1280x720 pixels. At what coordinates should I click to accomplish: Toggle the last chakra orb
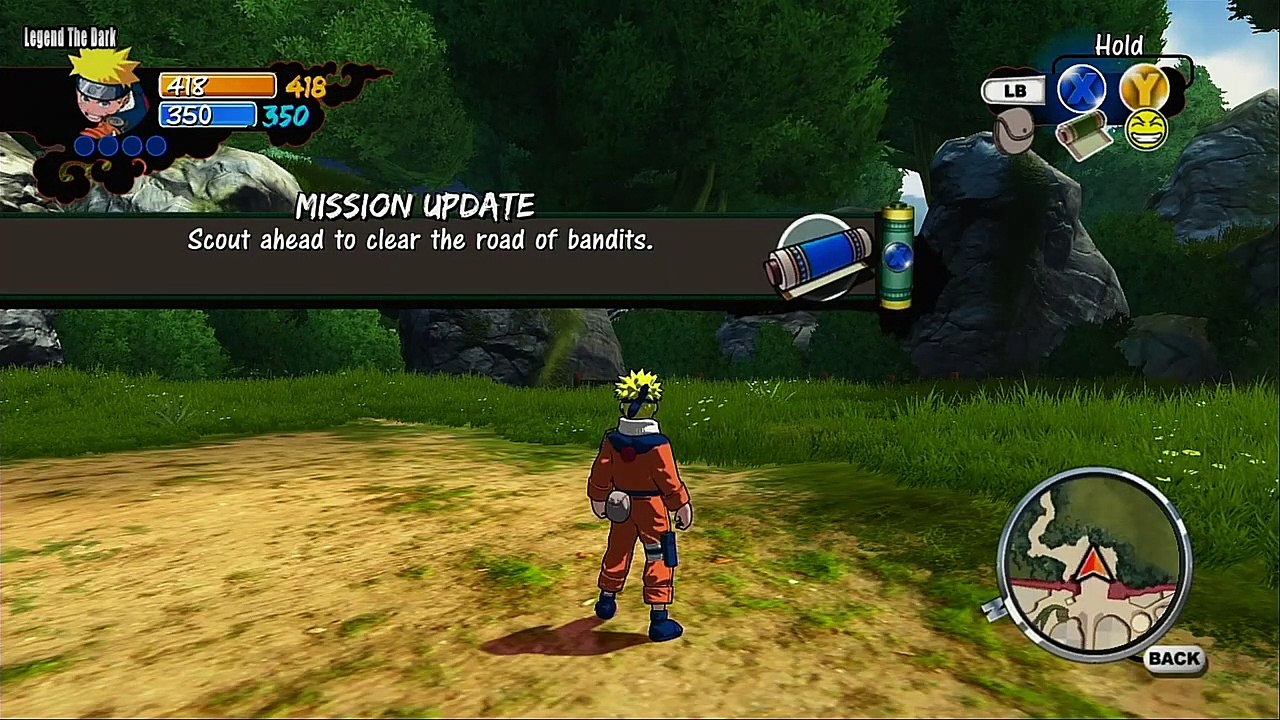157,146
